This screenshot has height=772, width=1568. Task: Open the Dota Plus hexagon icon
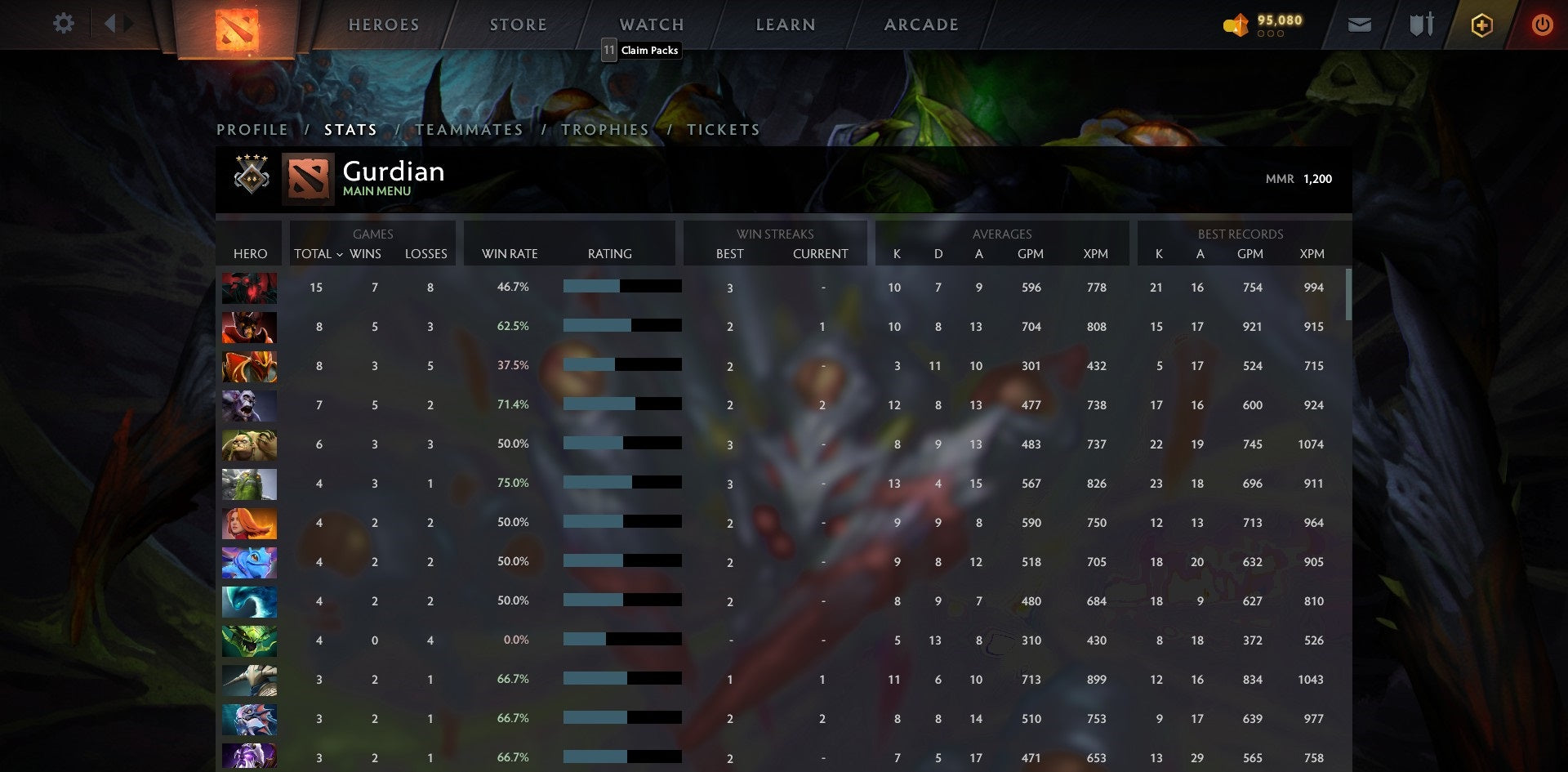coord(1481,25)
